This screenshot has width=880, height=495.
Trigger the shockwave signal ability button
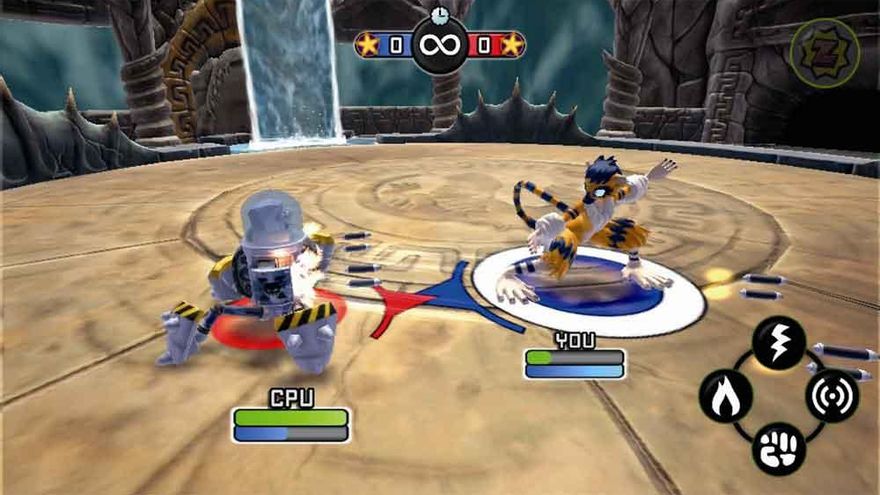(x=832, y=395)
